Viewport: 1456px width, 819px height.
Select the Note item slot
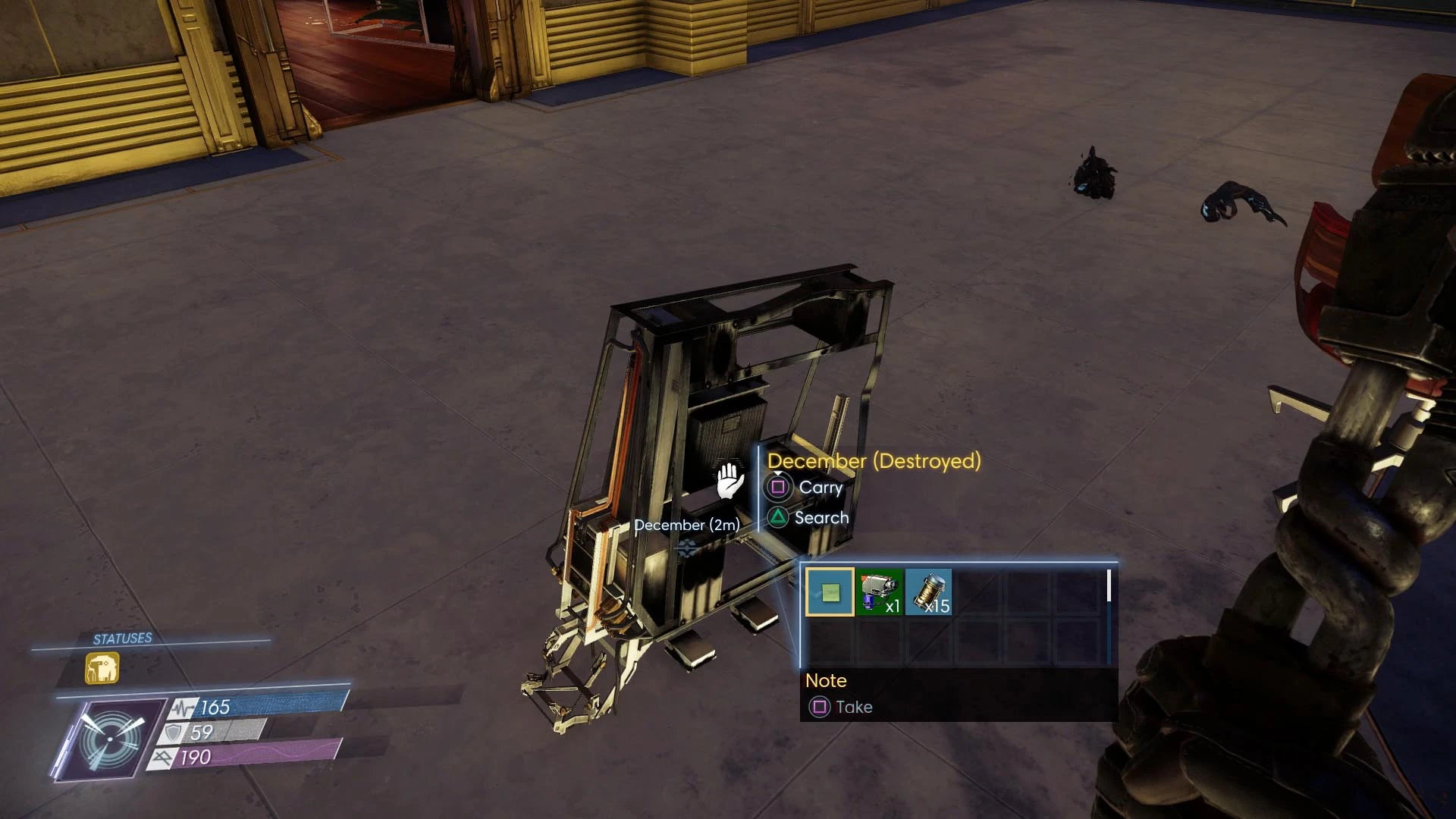click(x=830, y=591)
